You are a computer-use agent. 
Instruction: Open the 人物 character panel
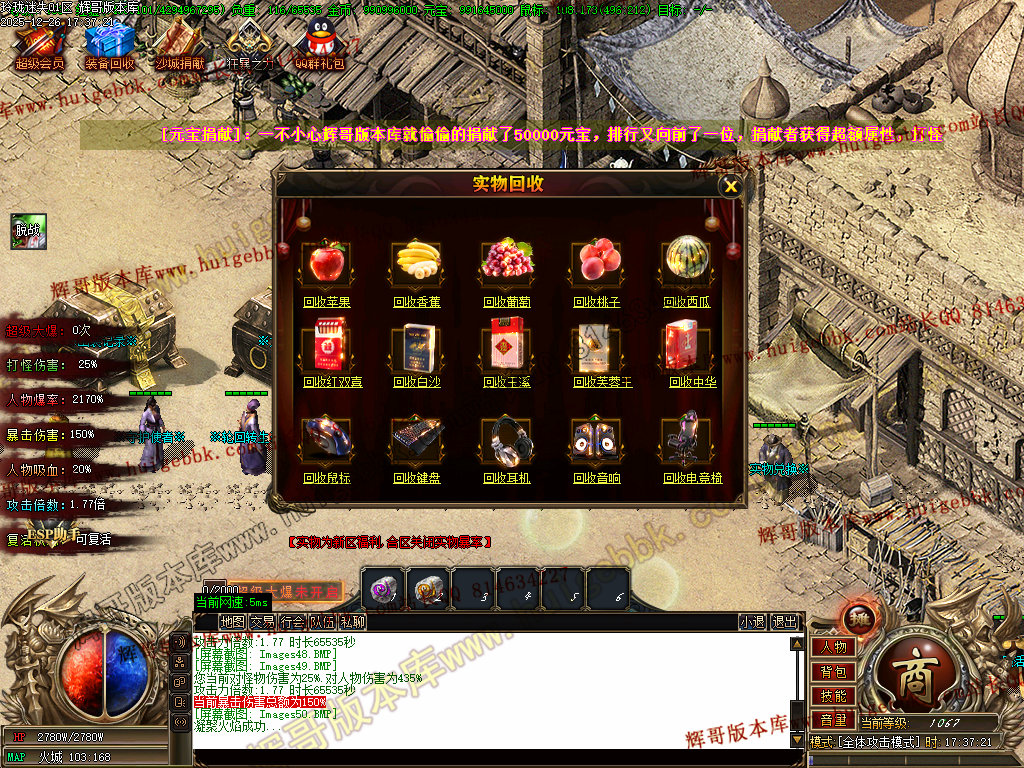coord(833,647)
